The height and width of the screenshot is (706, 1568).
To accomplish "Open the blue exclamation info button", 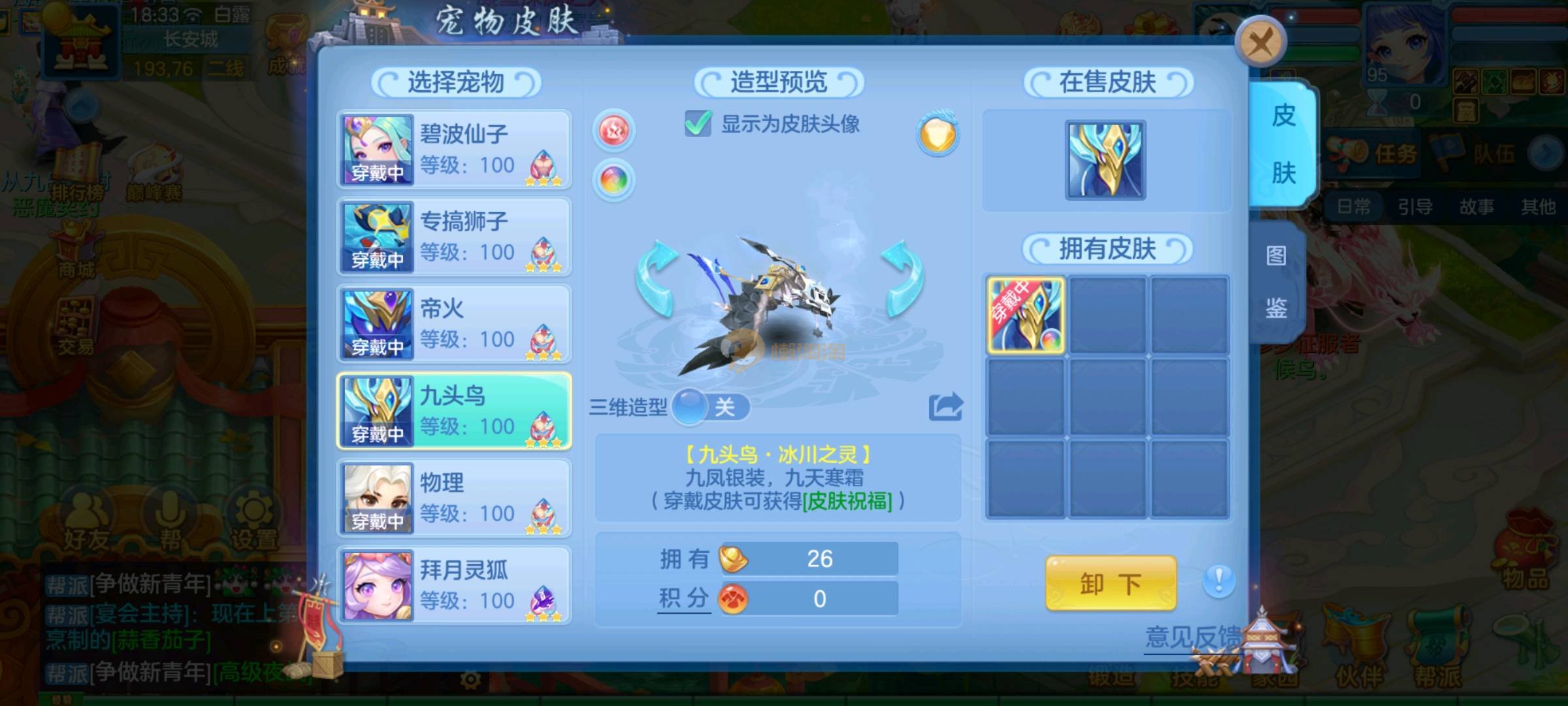I will point(1218,580).
